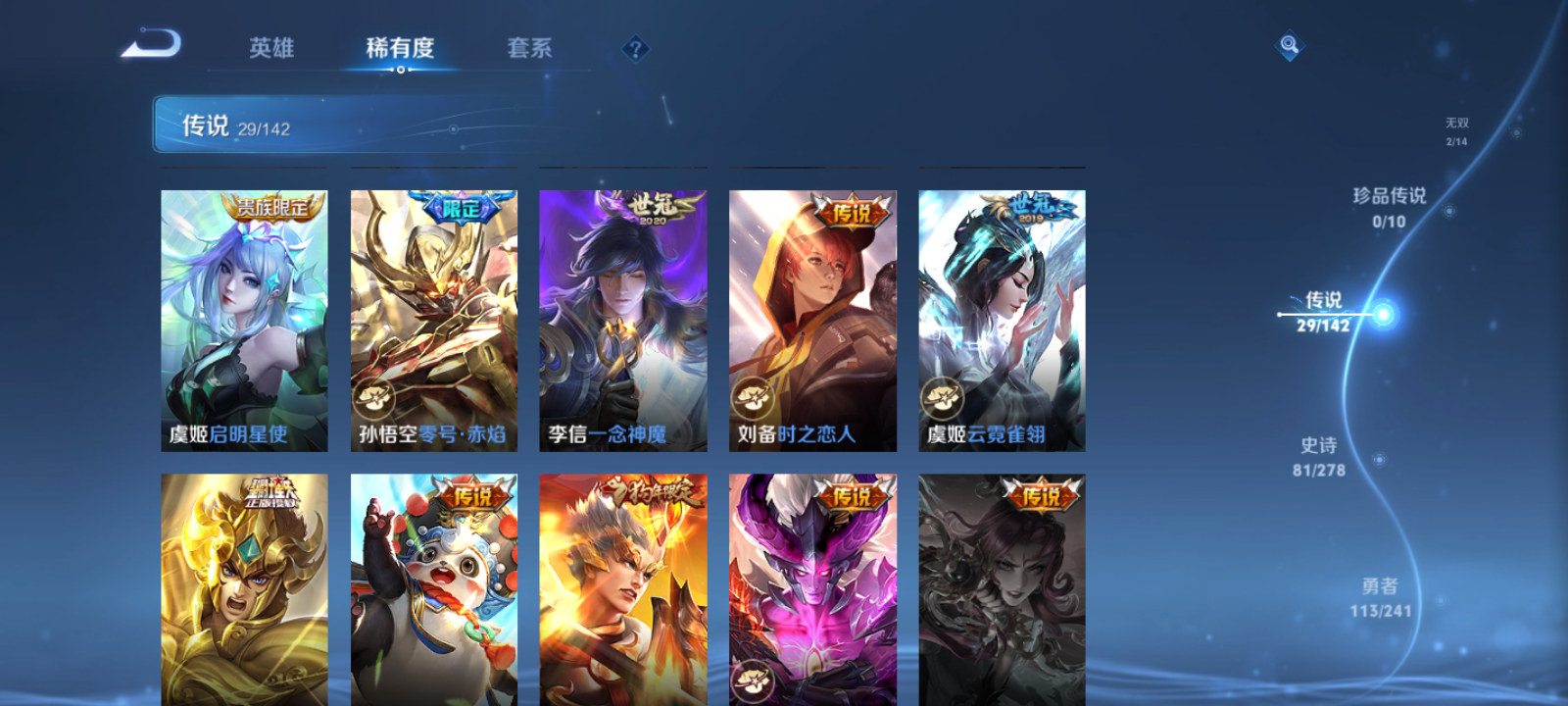Image resolution: width=1568 pixels, height=706 pixels.
Task: Select the 史诗 rarity filter on right sidebar
Action: [x=1317, y=456]
